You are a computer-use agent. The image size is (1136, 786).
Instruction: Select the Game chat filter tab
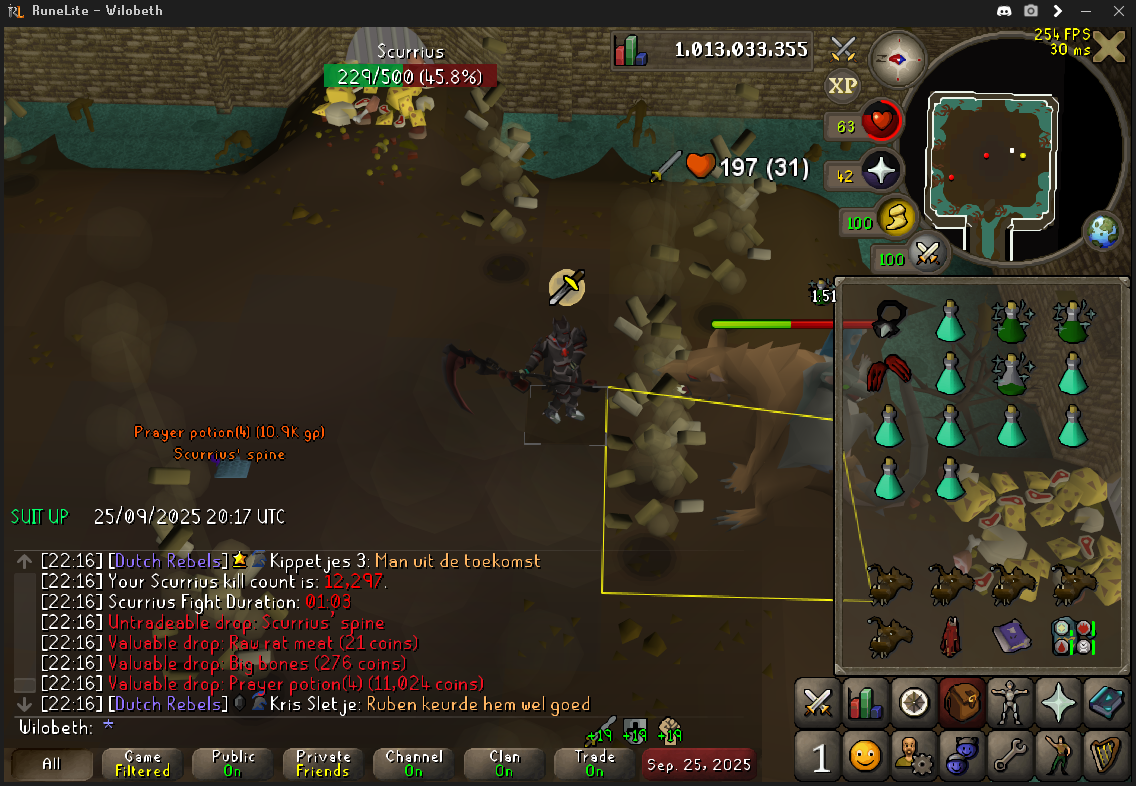pos(142,764)
